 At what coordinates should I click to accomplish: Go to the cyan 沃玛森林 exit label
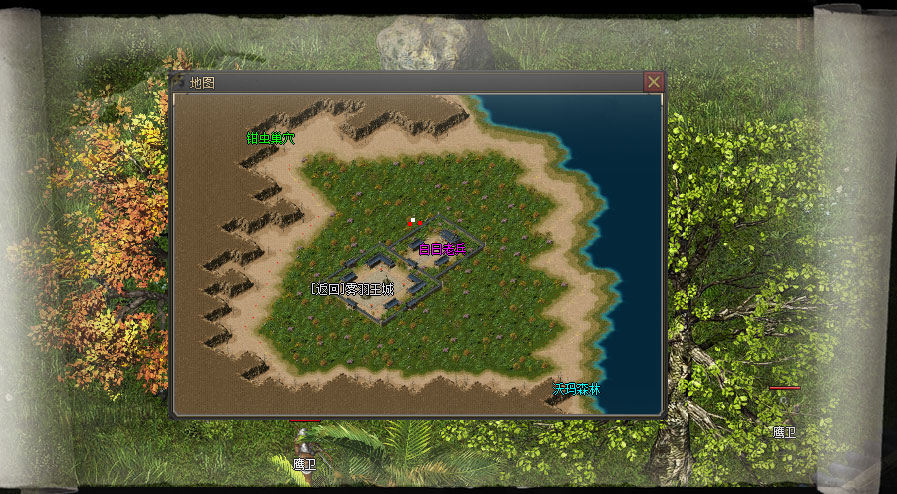577,388
